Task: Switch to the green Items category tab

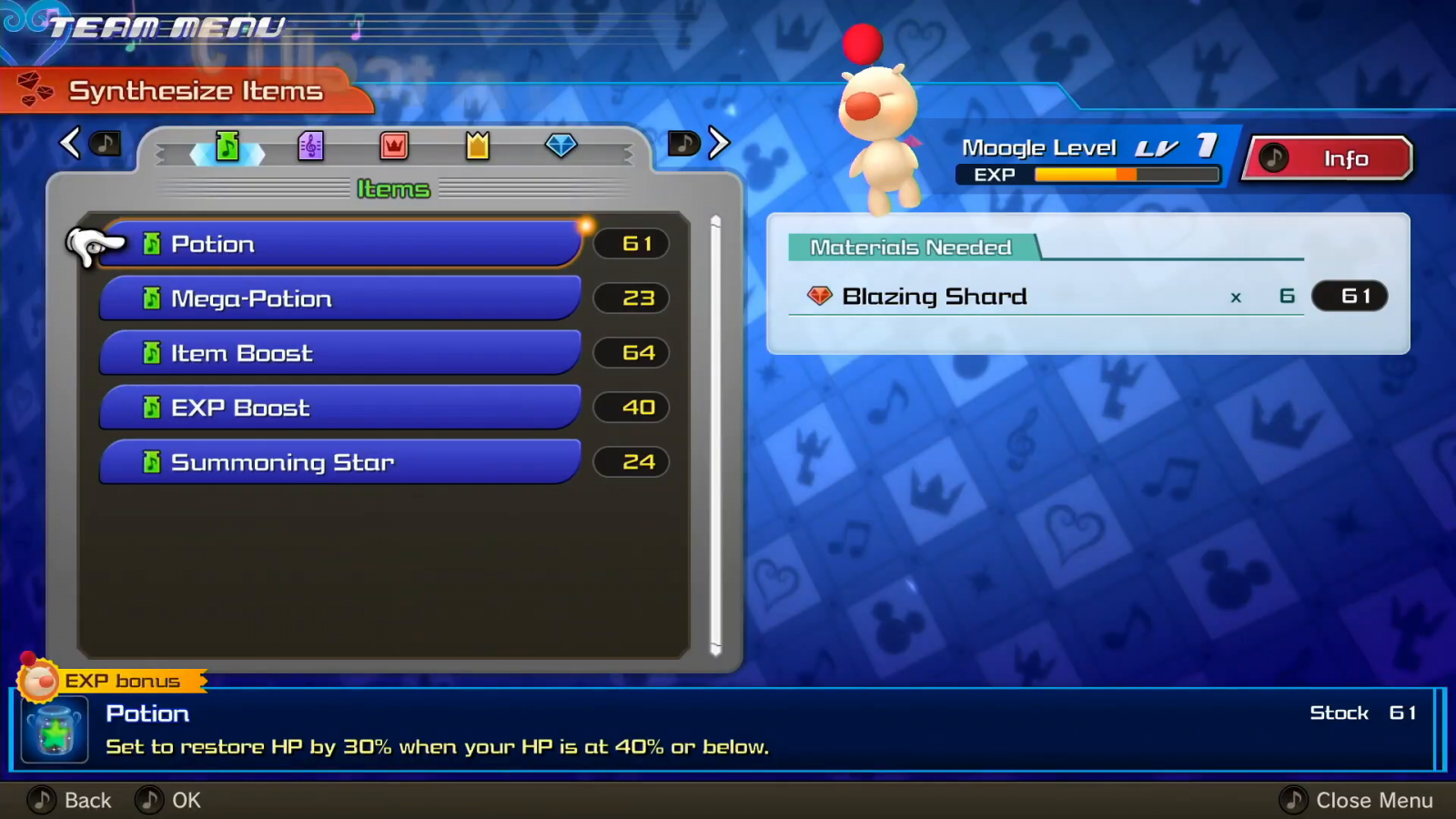Action: (227, 146)
